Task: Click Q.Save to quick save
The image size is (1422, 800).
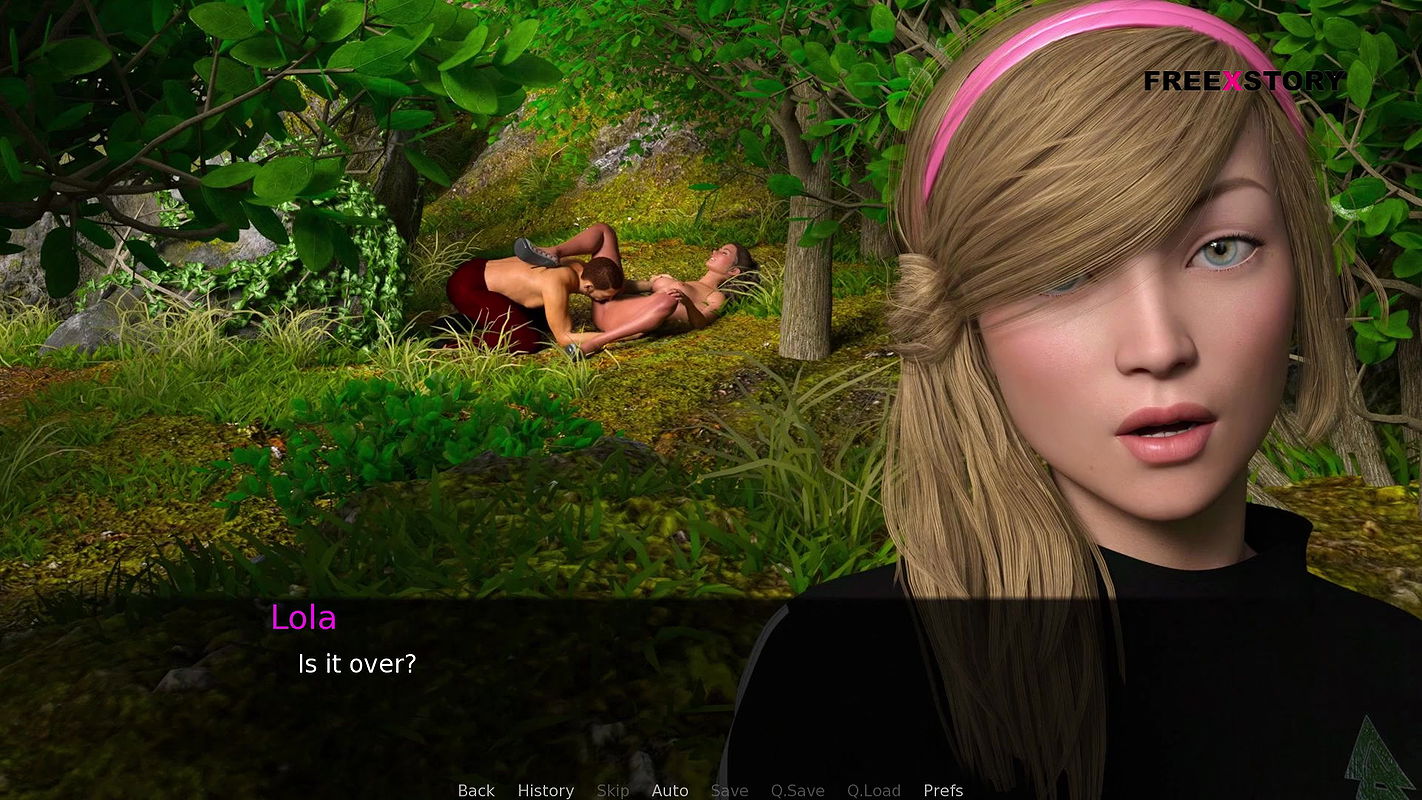Action: (797, 790)
